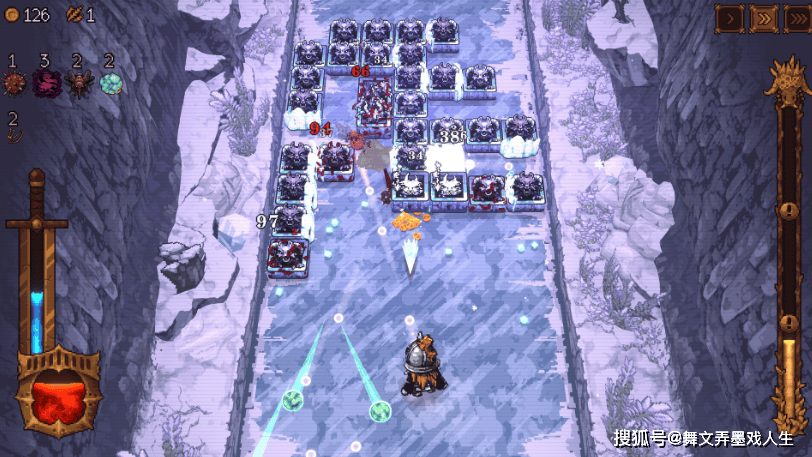This screenshot has width=812, height=457.
Task: Select the teal crystal orb icon
Action: [110, 84]
